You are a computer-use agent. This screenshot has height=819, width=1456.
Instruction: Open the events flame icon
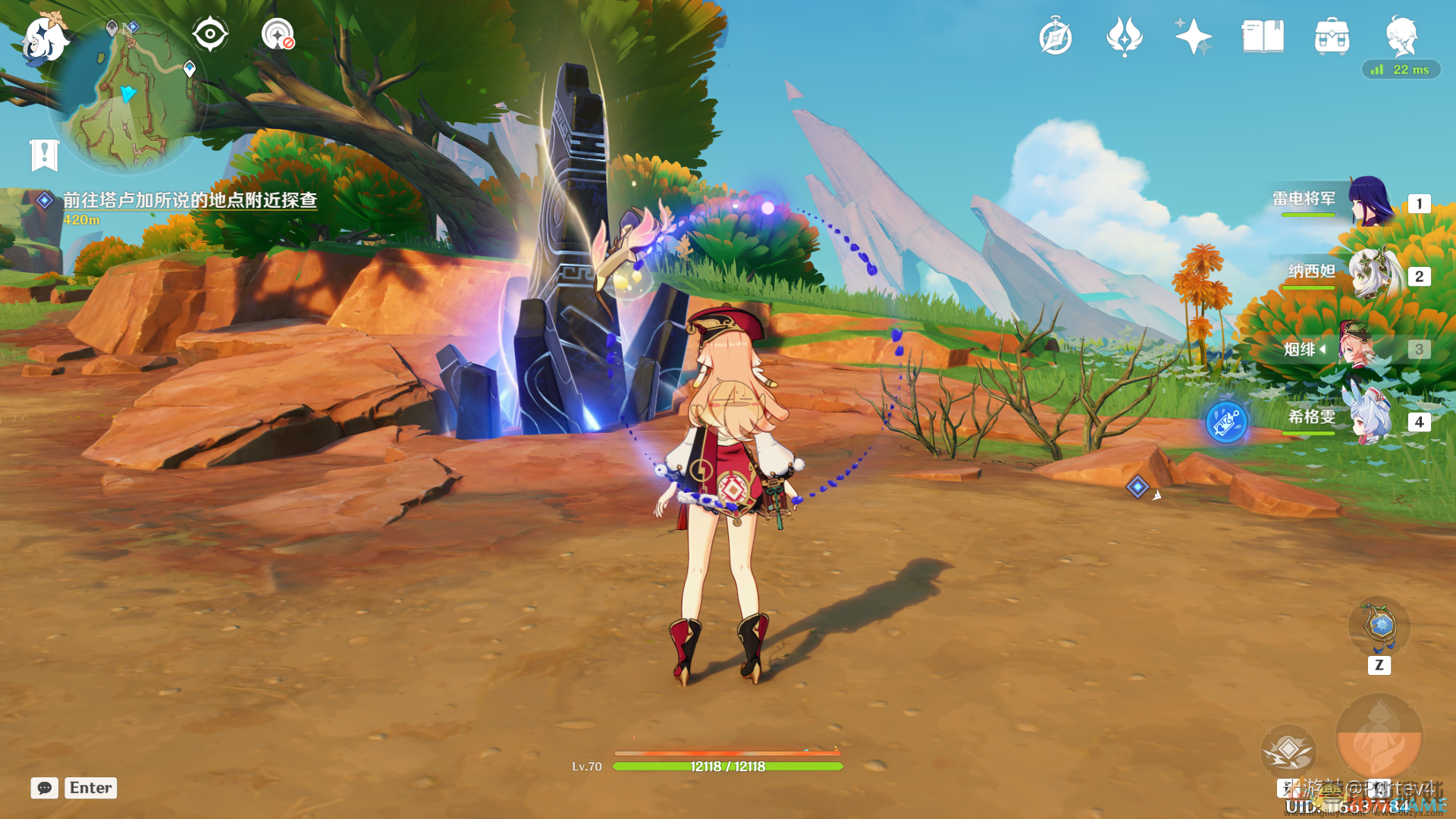1124,36
